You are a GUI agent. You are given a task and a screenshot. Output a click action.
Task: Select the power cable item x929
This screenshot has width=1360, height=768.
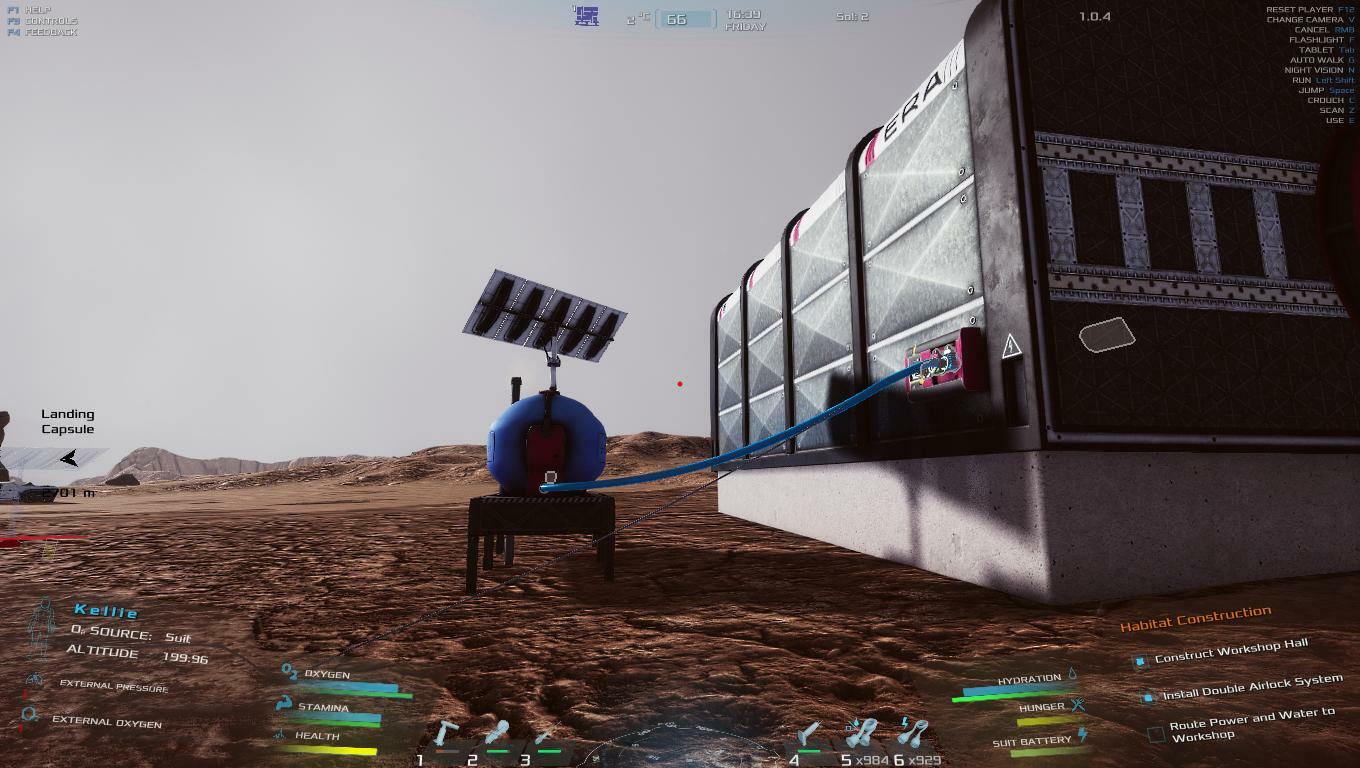tap(912, 735)
